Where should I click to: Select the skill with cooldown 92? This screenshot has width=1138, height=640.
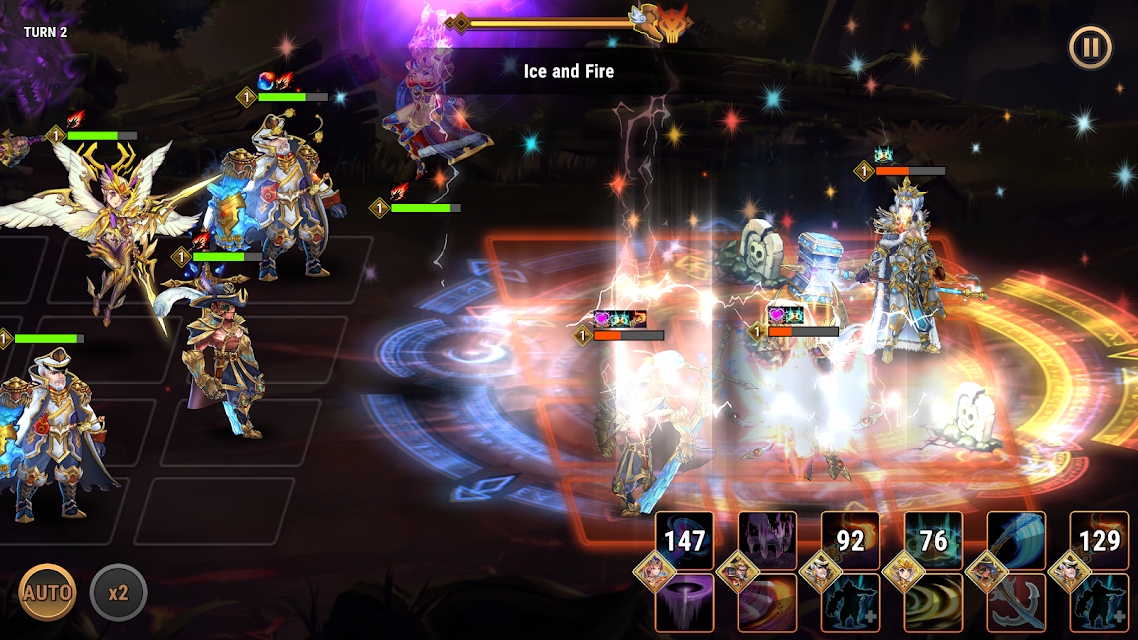(851, 541)
